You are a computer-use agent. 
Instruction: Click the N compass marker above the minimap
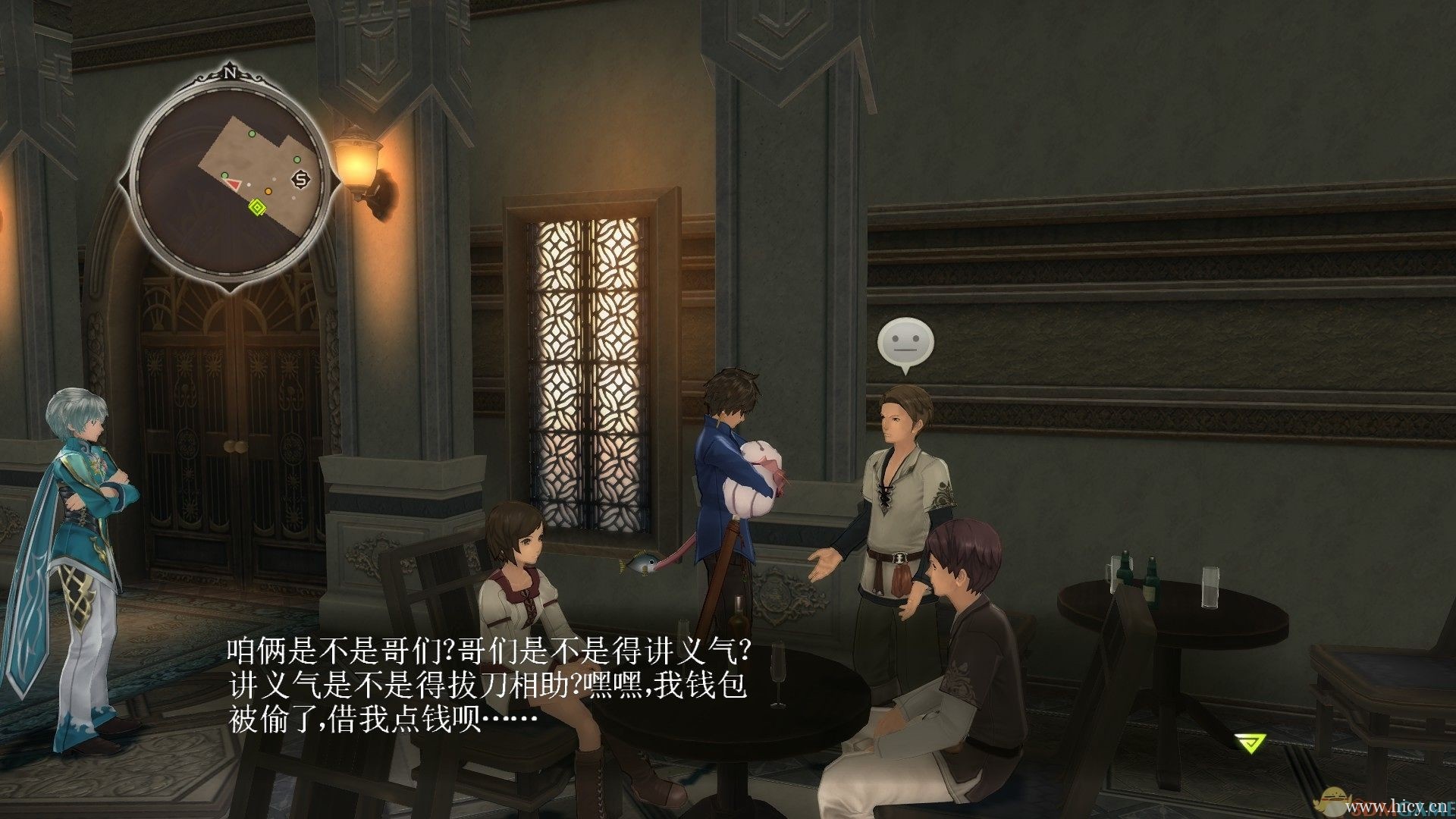(231, 74)
